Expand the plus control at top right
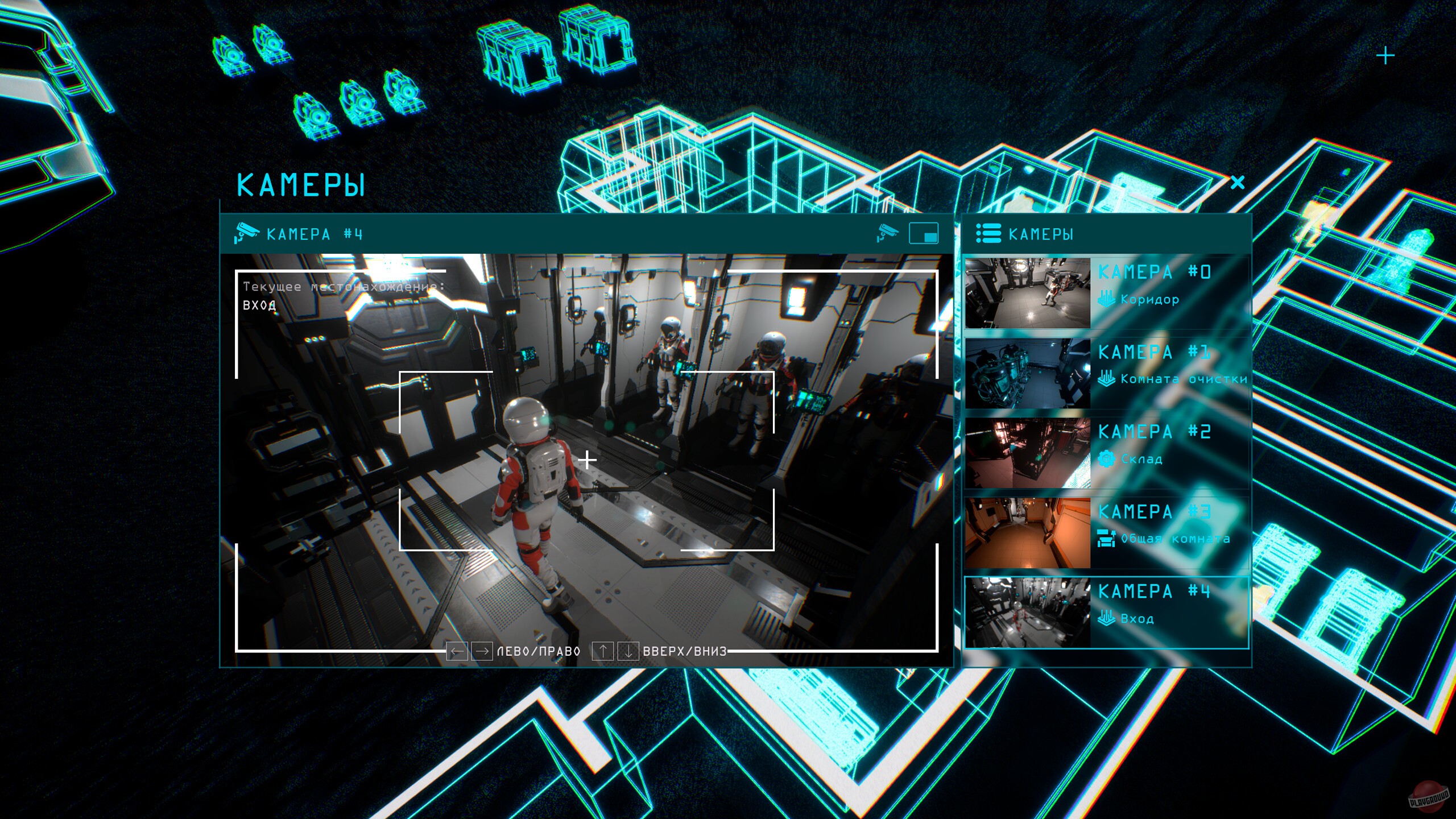 pos(1386,55)
